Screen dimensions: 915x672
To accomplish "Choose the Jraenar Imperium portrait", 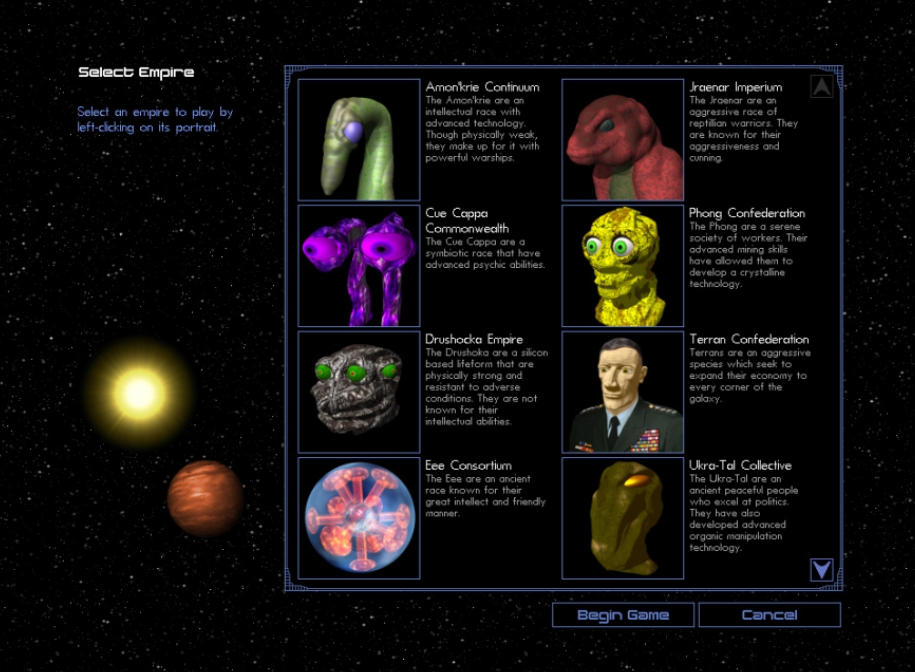I will coord(623,140).
